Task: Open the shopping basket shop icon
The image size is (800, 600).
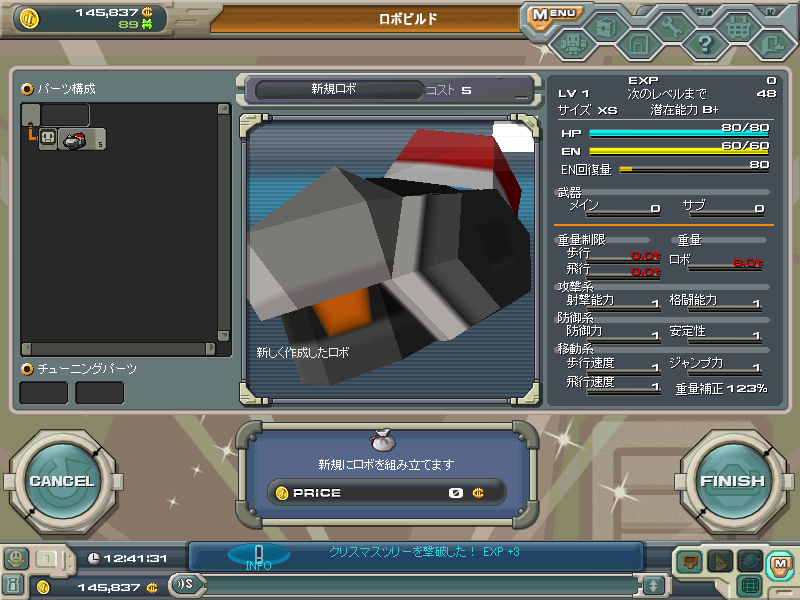Action: tap(738, 27)
